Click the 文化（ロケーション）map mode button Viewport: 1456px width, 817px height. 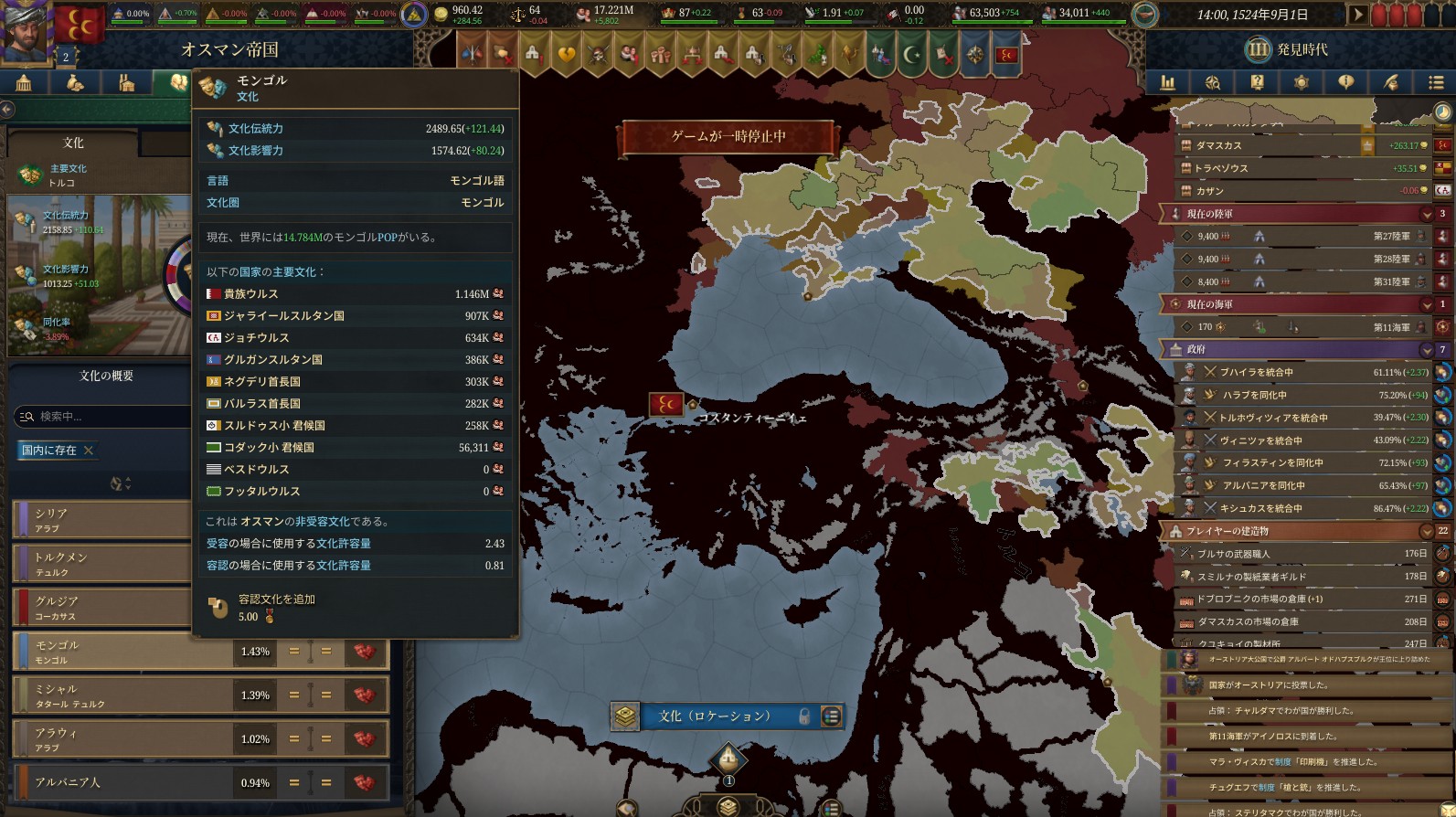click(x=715, y=716)
